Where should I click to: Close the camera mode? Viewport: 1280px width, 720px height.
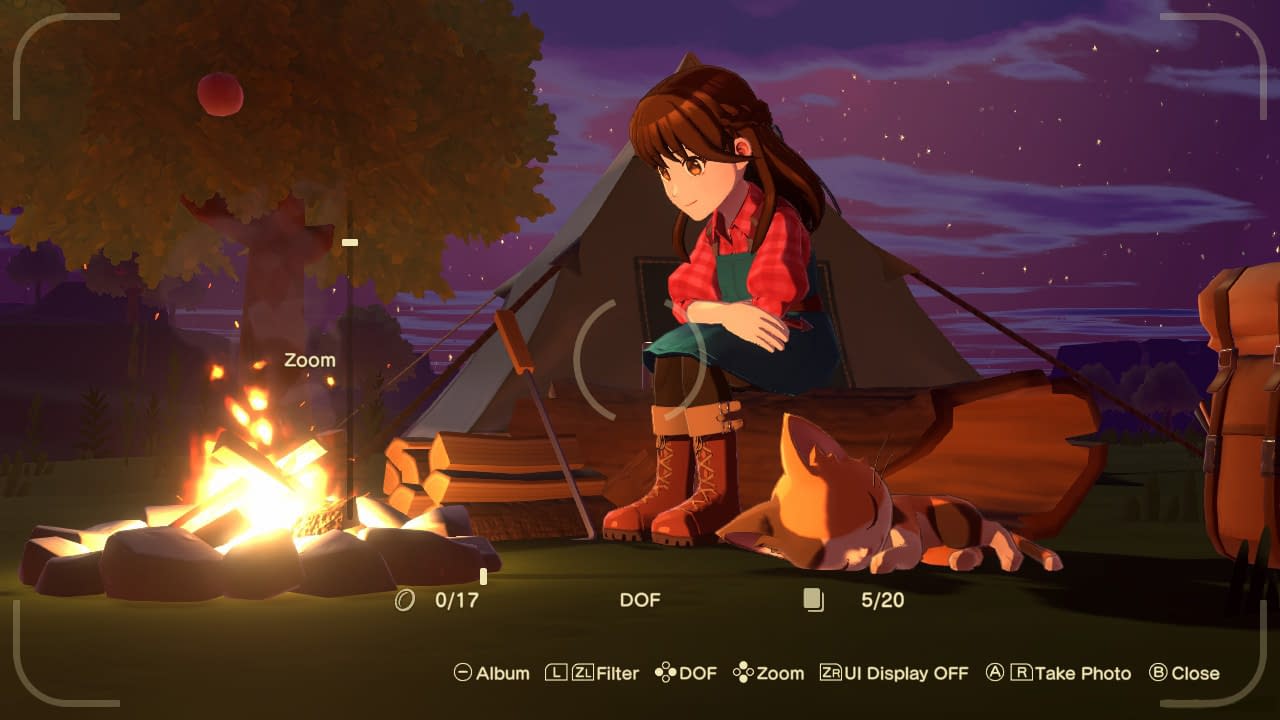pyautogui.click(x=1184, y=673)
